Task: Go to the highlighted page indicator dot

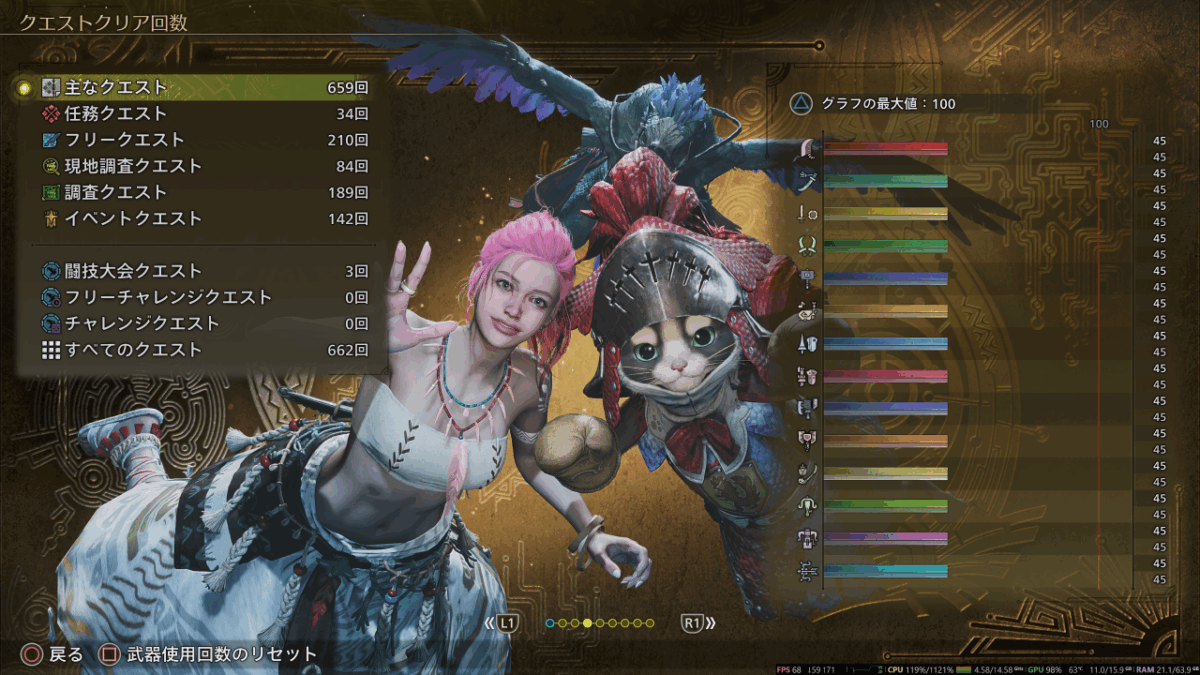Action: [587, 623]
